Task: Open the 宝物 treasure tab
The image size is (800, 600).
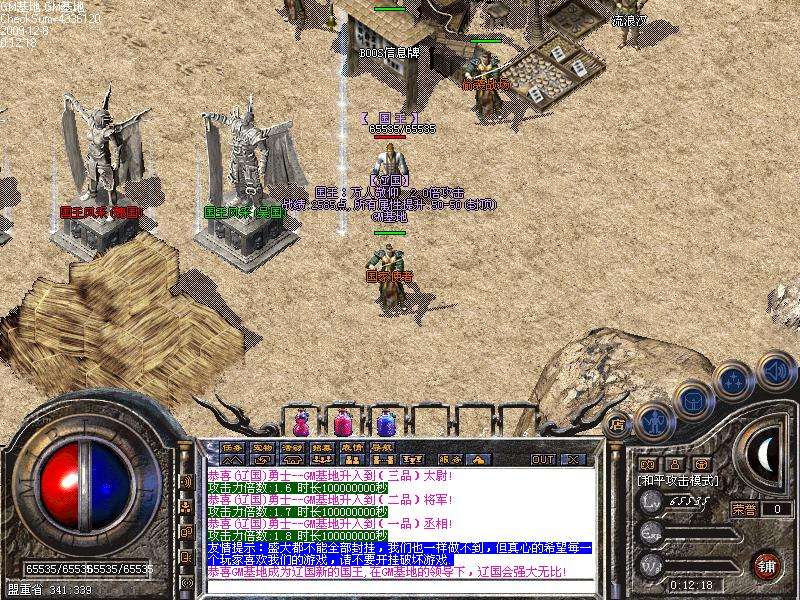Action: [262, 447]
